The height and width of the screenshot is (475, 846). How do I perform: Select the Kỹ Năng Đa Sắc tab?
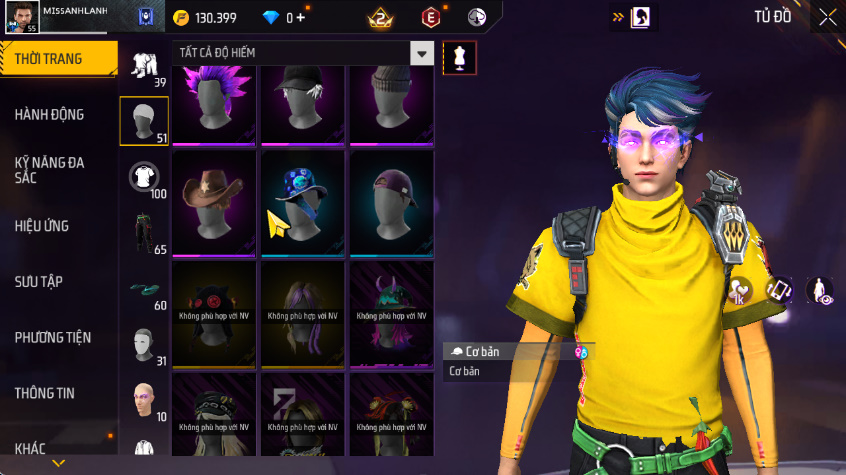(x=50, y=169)
